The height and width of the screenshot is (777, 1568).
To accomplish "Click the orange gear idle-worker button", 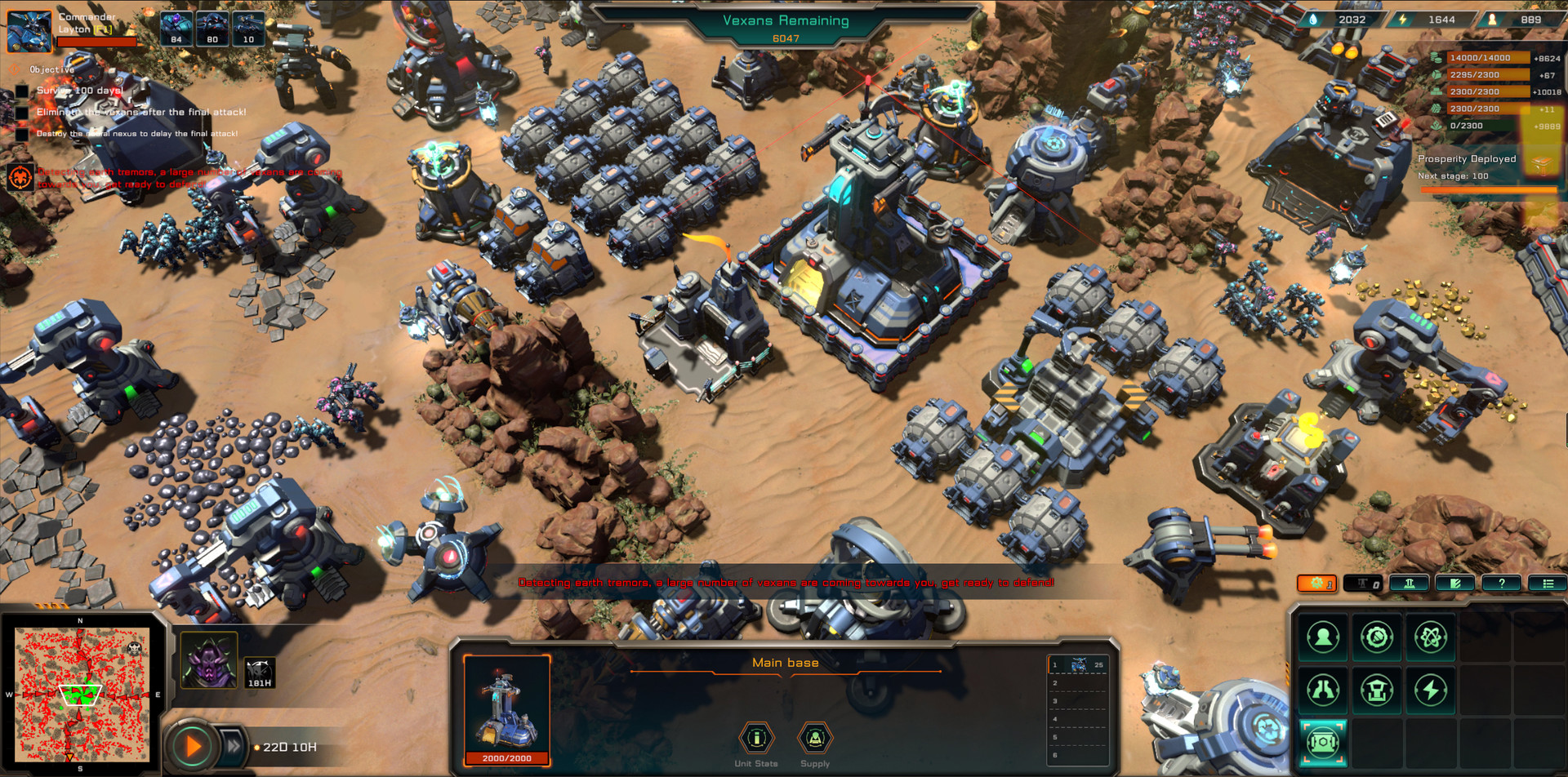I will (1316, 584).
